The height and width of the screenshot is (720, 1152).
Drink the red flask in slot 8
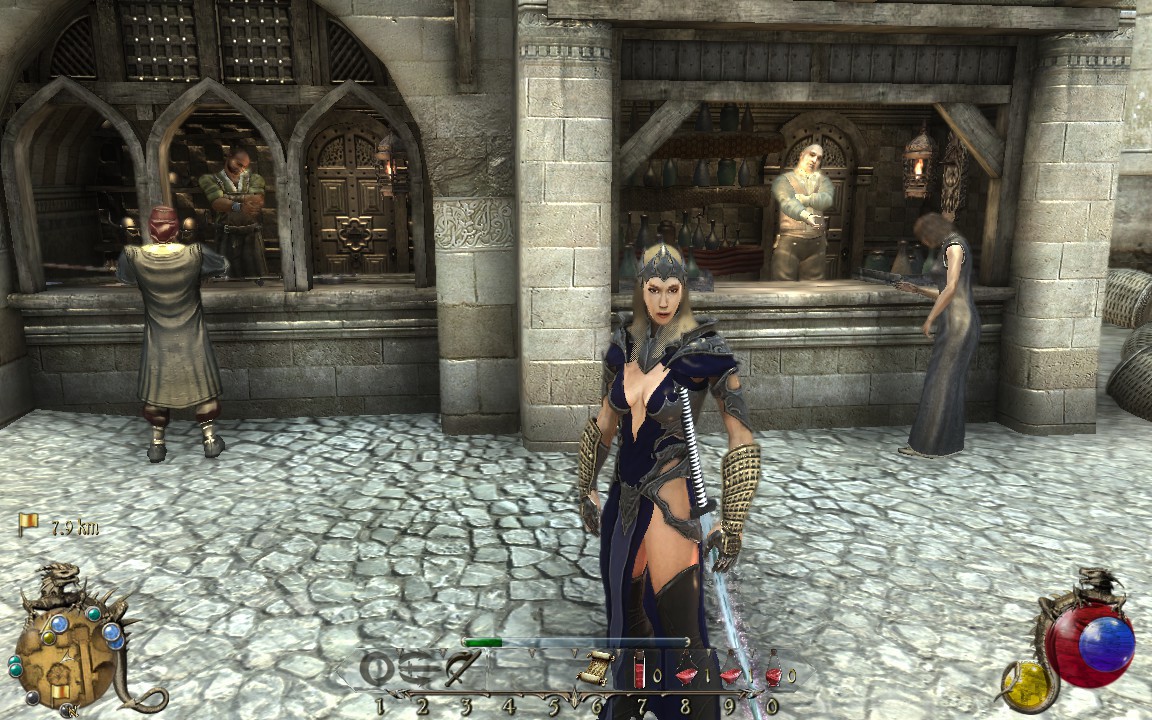[686, 671]
